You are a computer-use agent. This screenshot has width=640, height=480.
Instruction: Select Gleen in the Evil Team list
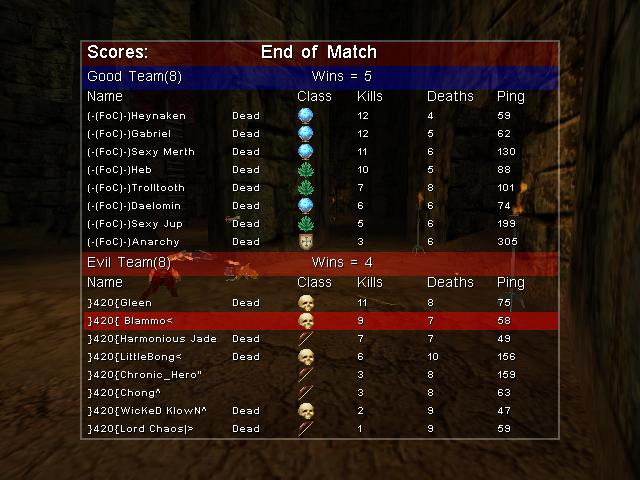[x=320, y=303]
